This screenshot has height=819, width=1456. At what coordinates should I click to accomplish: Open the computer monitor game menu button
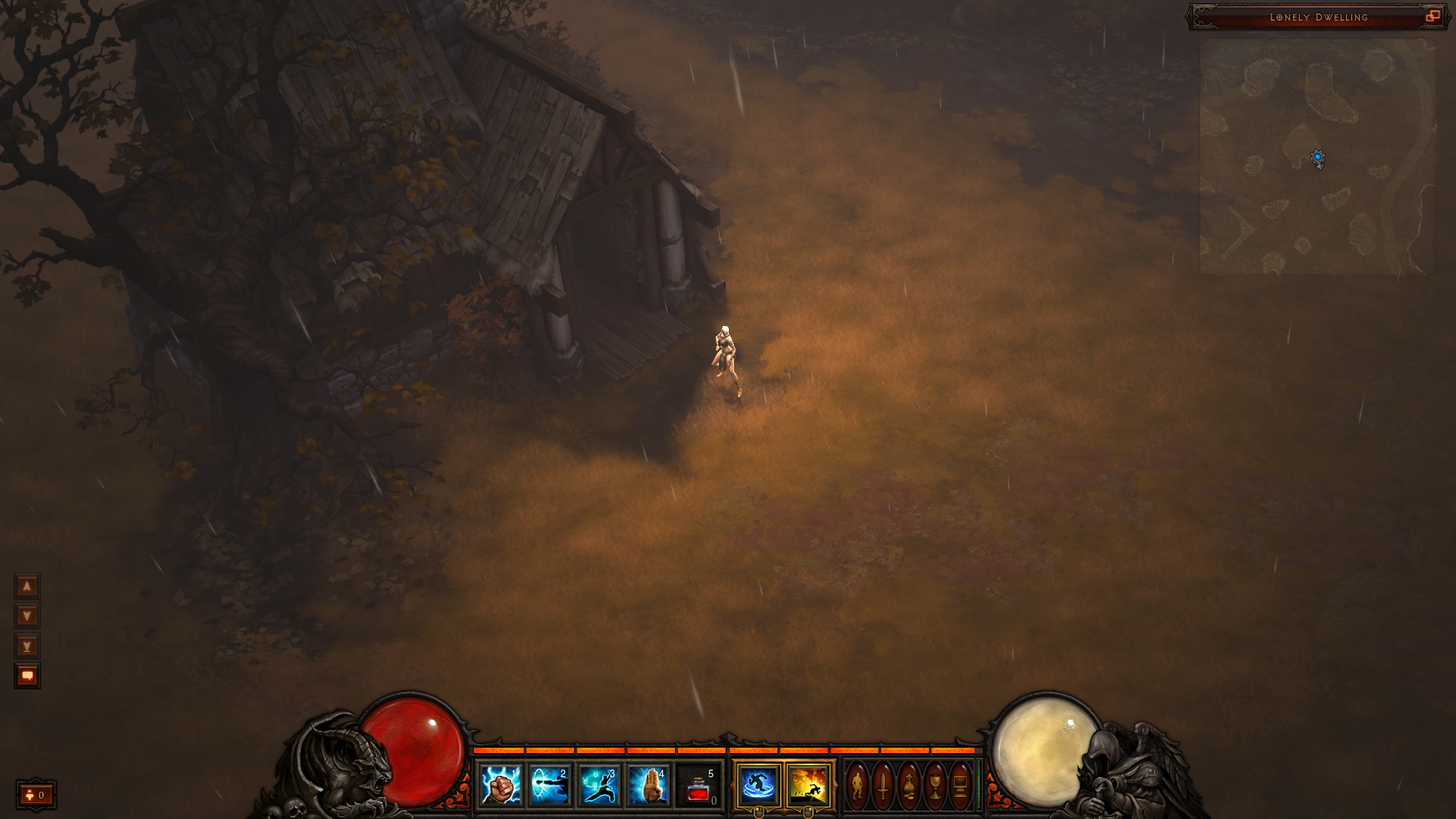pos(960,786)
